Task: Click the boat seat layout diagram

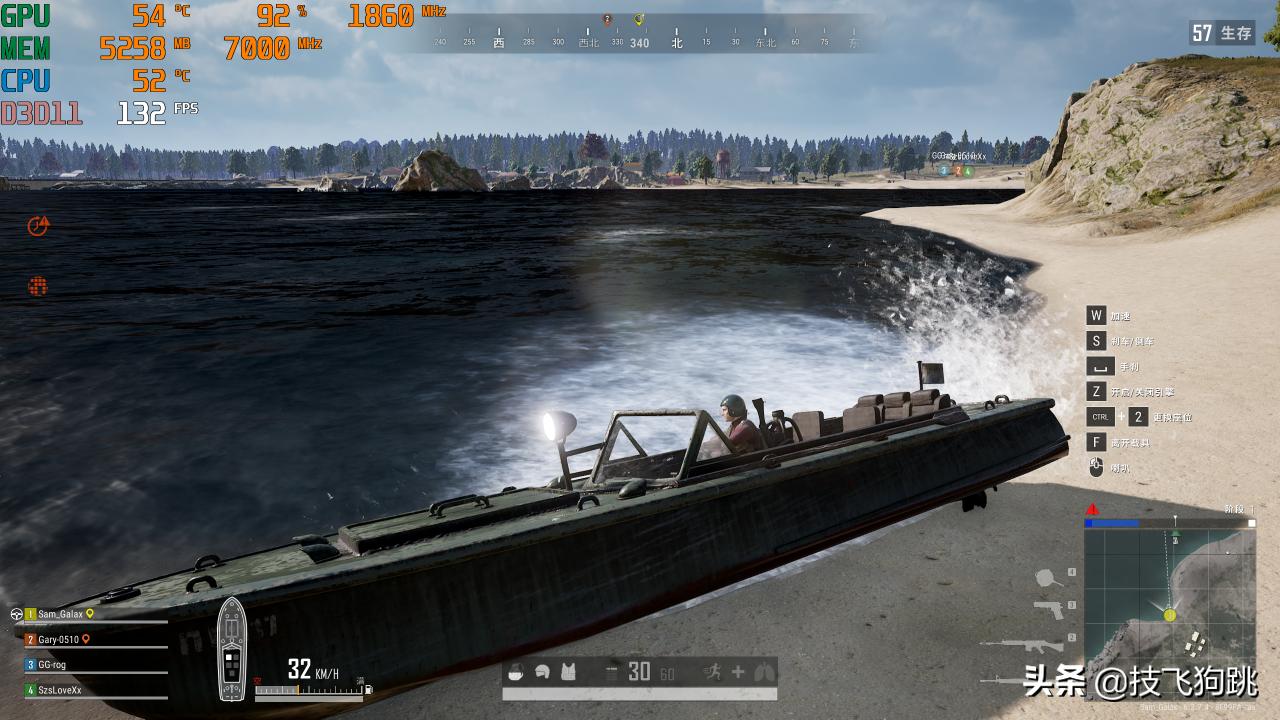Action: [231, 648]
